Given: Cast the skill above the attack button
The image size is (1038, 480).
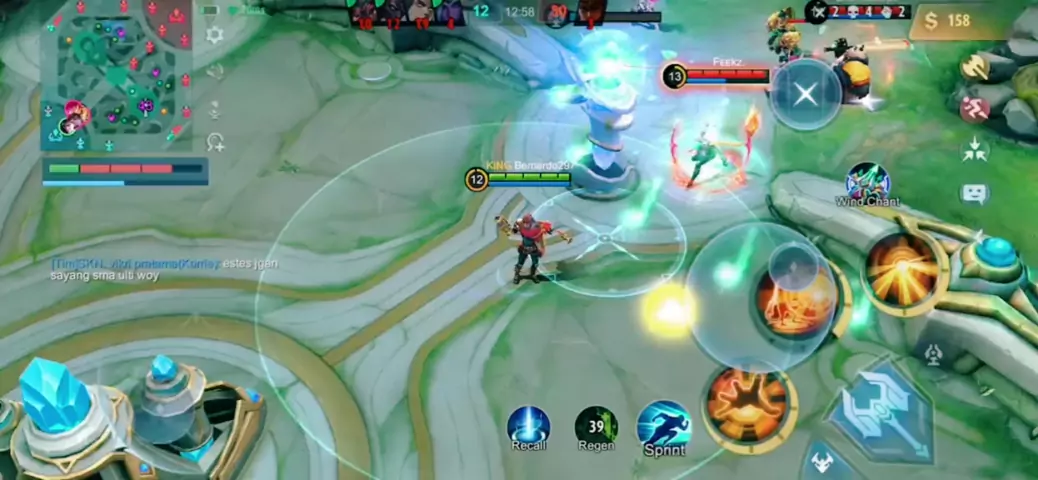Looking at the screenshot, I should [796, 297].
